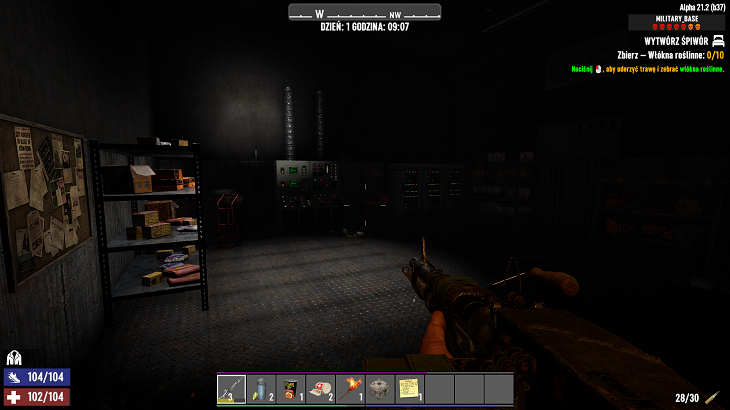Select the highlighted weapon slot in the hotbar

(231, 388)
